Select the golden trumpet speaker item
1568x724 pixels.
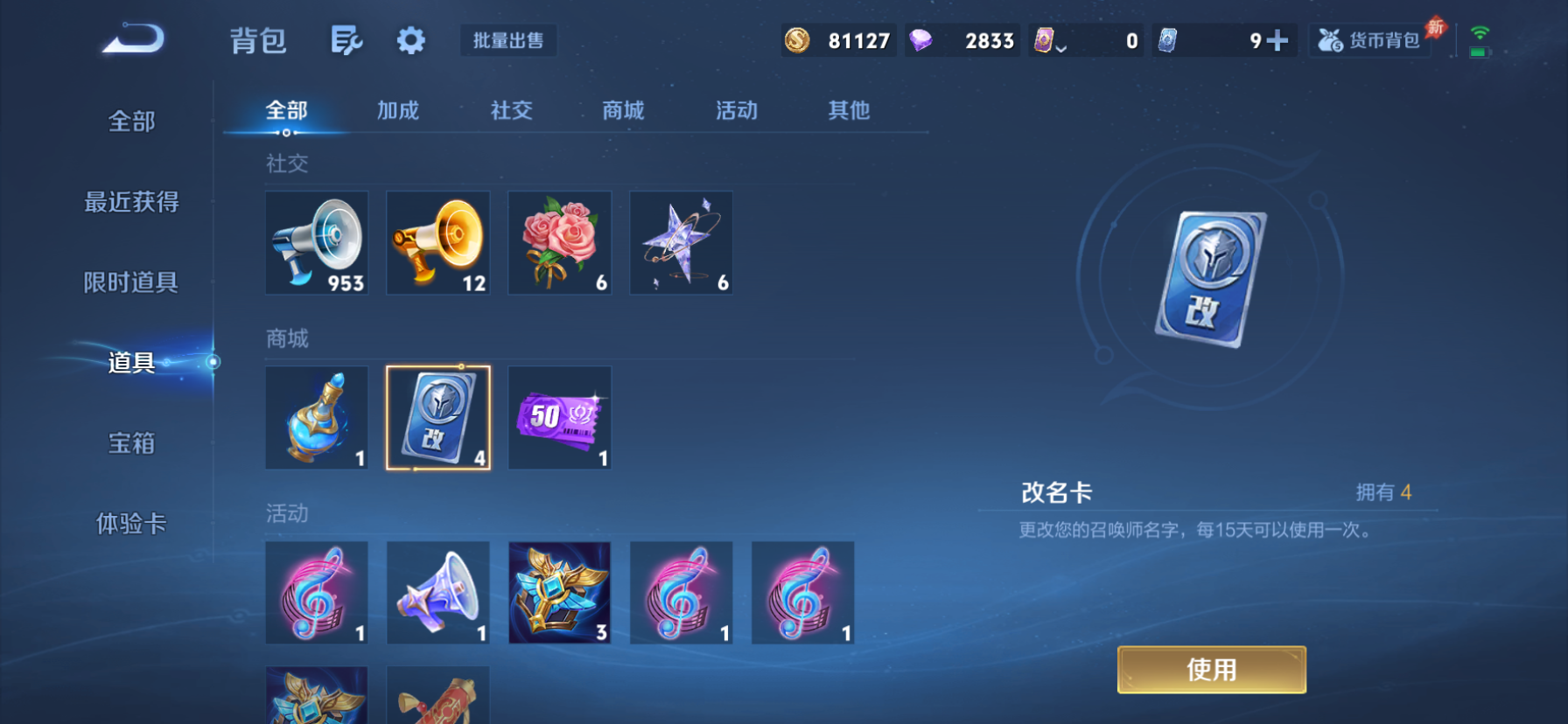437,243
